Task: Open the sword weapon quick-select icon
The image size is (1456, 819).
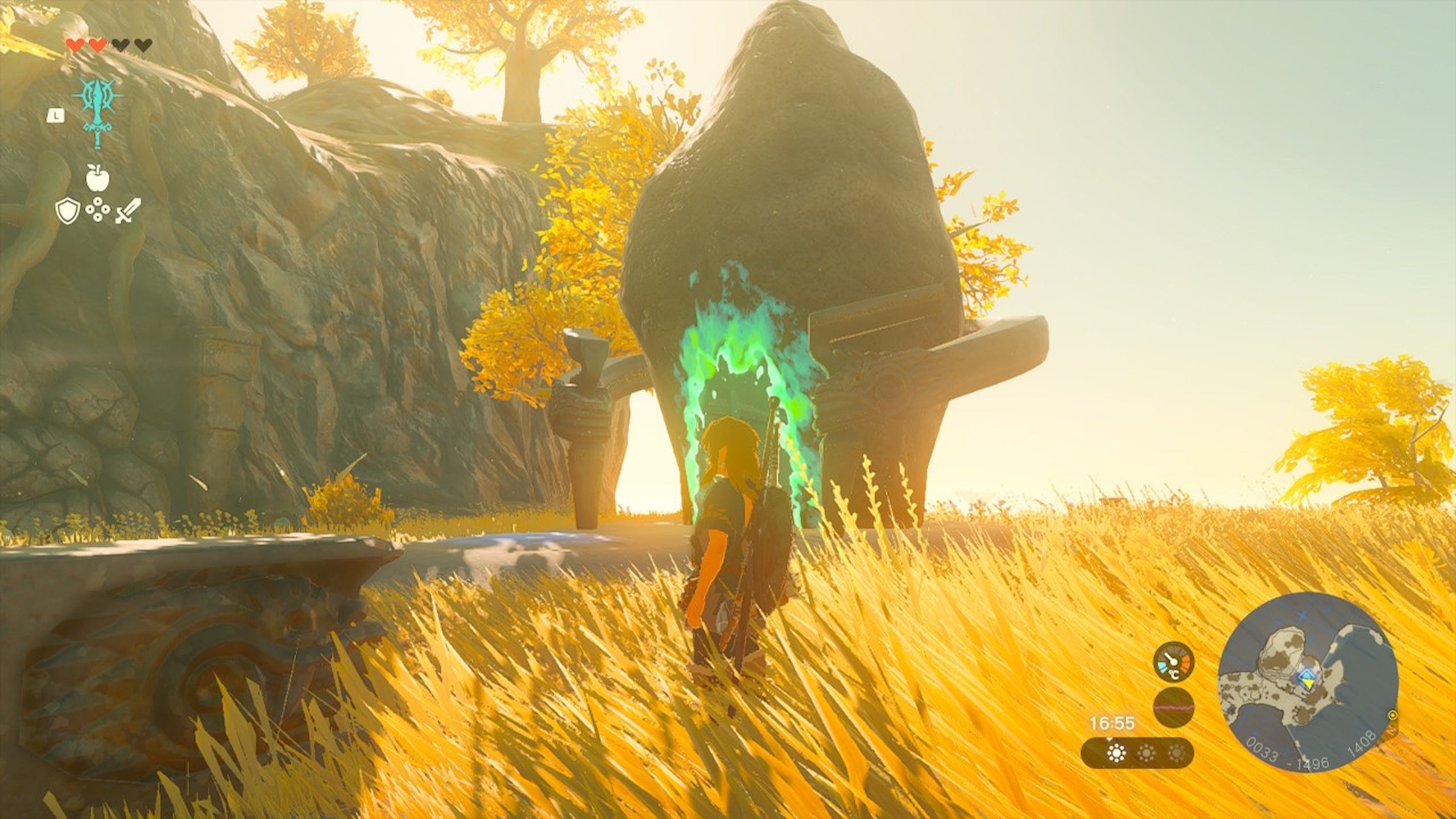Action: [x=128, y=212]
